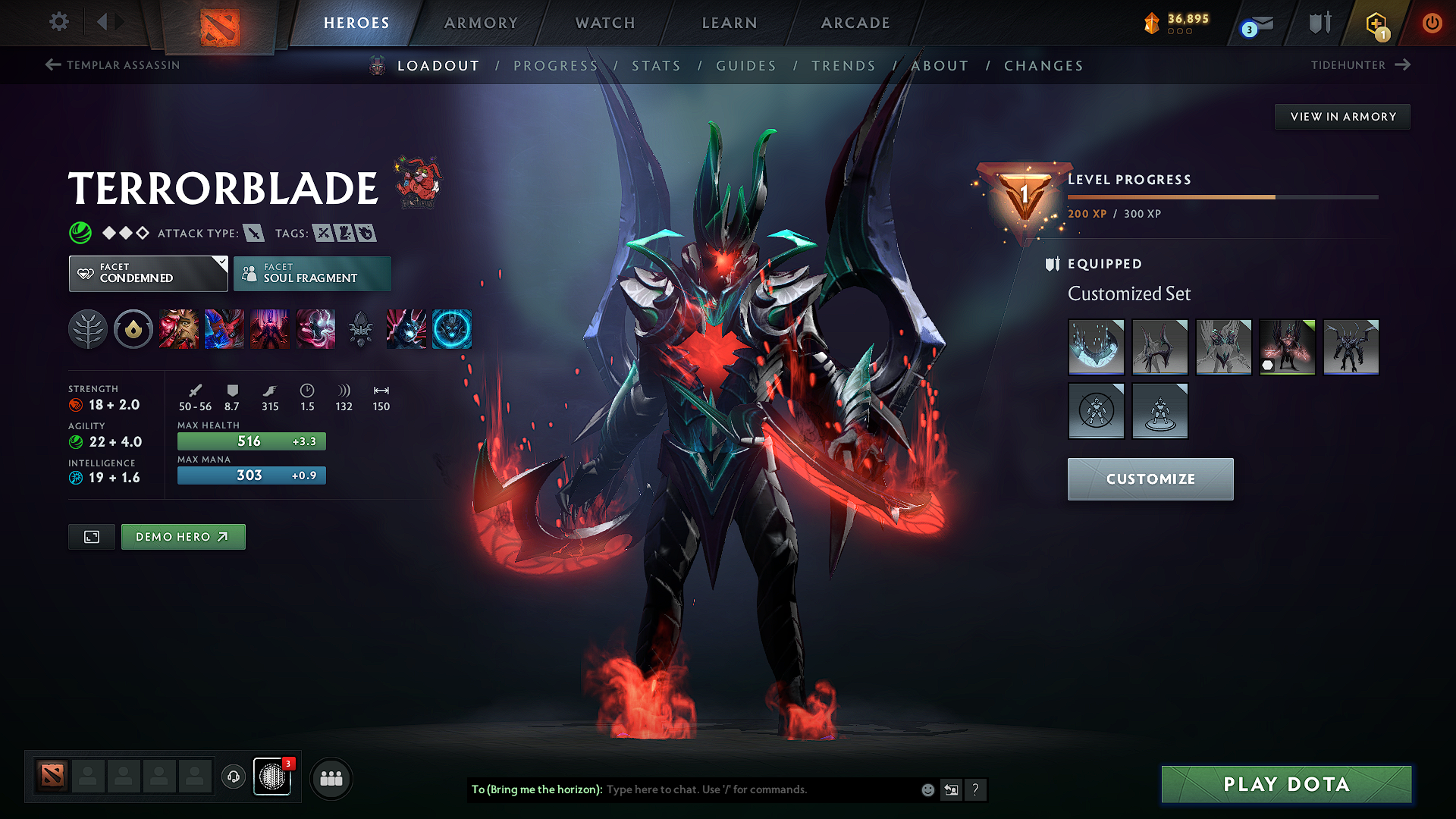Click the friends list icon bottom right
The image size is (1456, 819).
[x=330, y=777]
